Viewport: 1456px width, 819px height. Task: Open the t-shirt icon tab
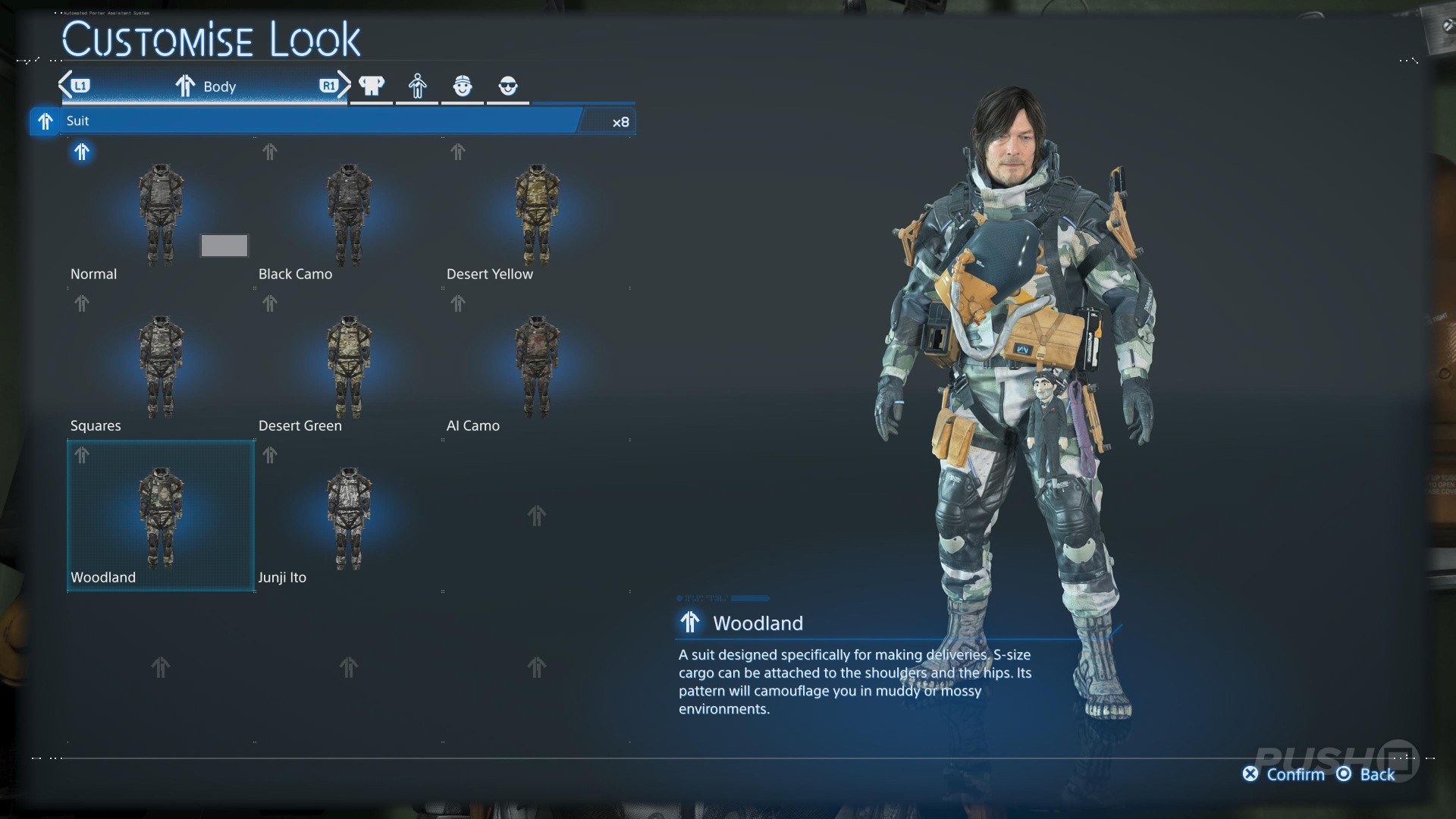tap(372, 86)
